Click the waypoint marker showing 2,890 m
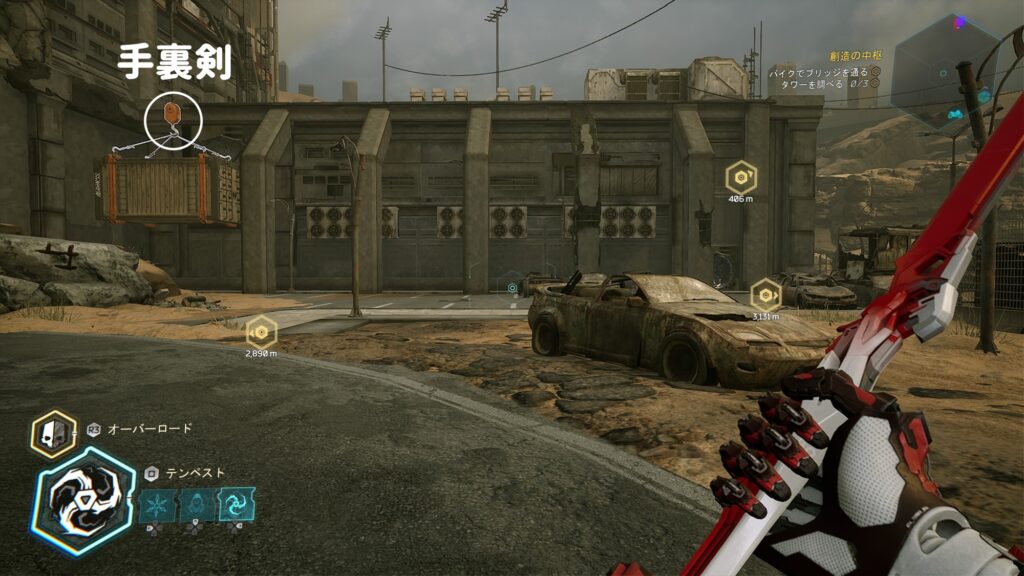The width and height of the screenshot is (1024, 576). pos(261,331)
